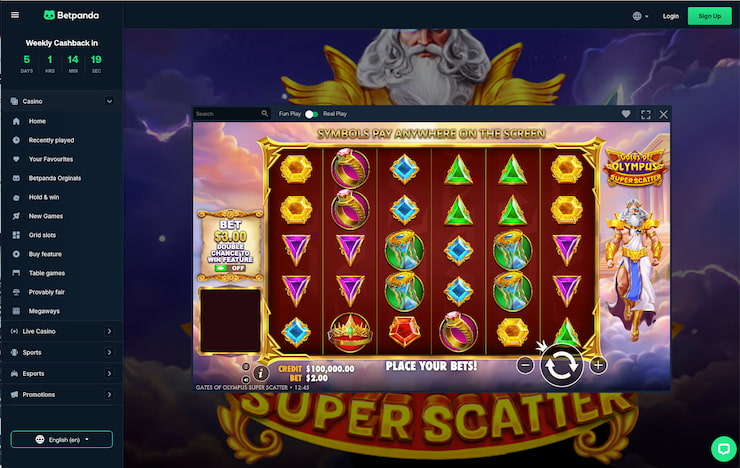This screenshot has height=468, width=740.
Task: Open the Login page
Action: [x=670, y=16]
